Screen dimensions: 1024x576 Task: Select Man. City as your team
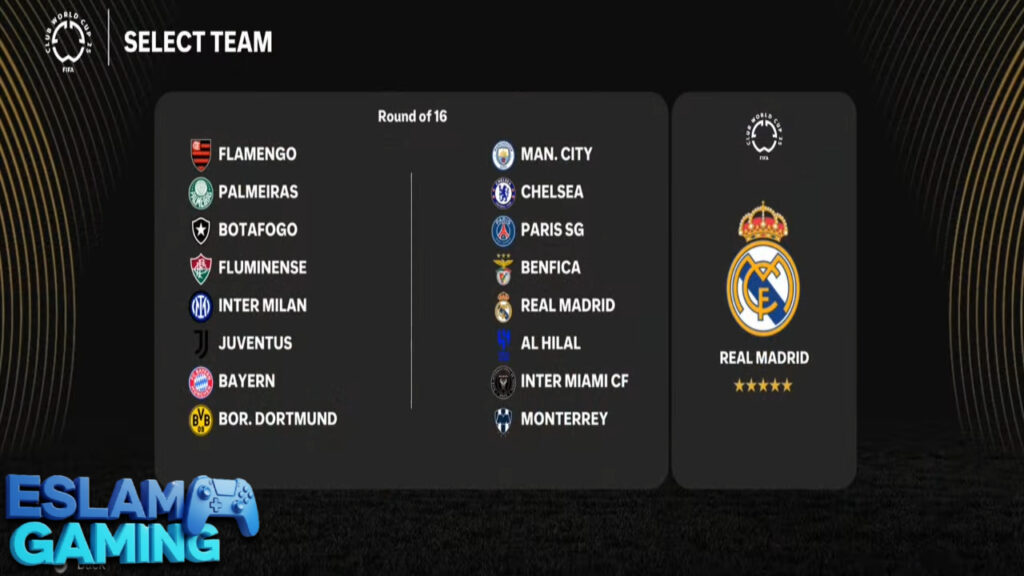(x=555, y=154)
